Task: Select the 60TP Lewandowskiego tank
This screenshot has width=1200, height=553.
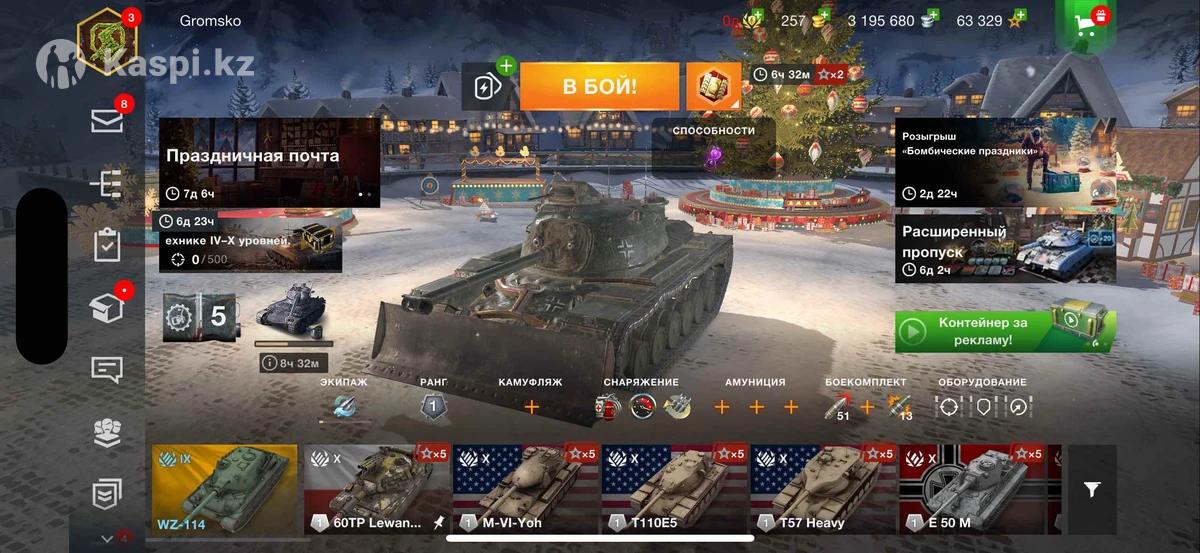Action: coord(377,489)
